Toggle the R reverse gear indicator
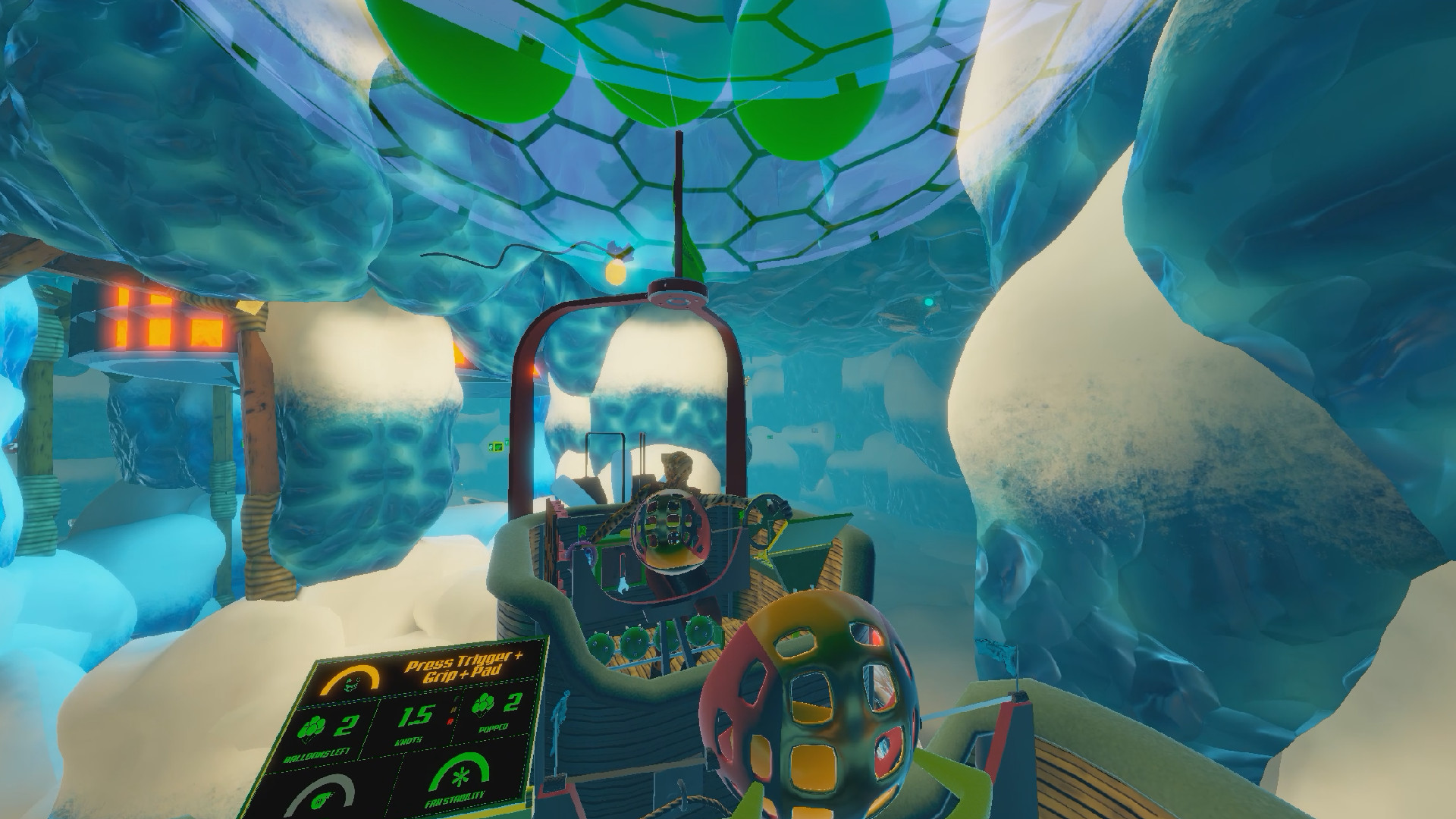Image resolution: width=1456 pixels, height=819 pixels. tap(451, 720)
